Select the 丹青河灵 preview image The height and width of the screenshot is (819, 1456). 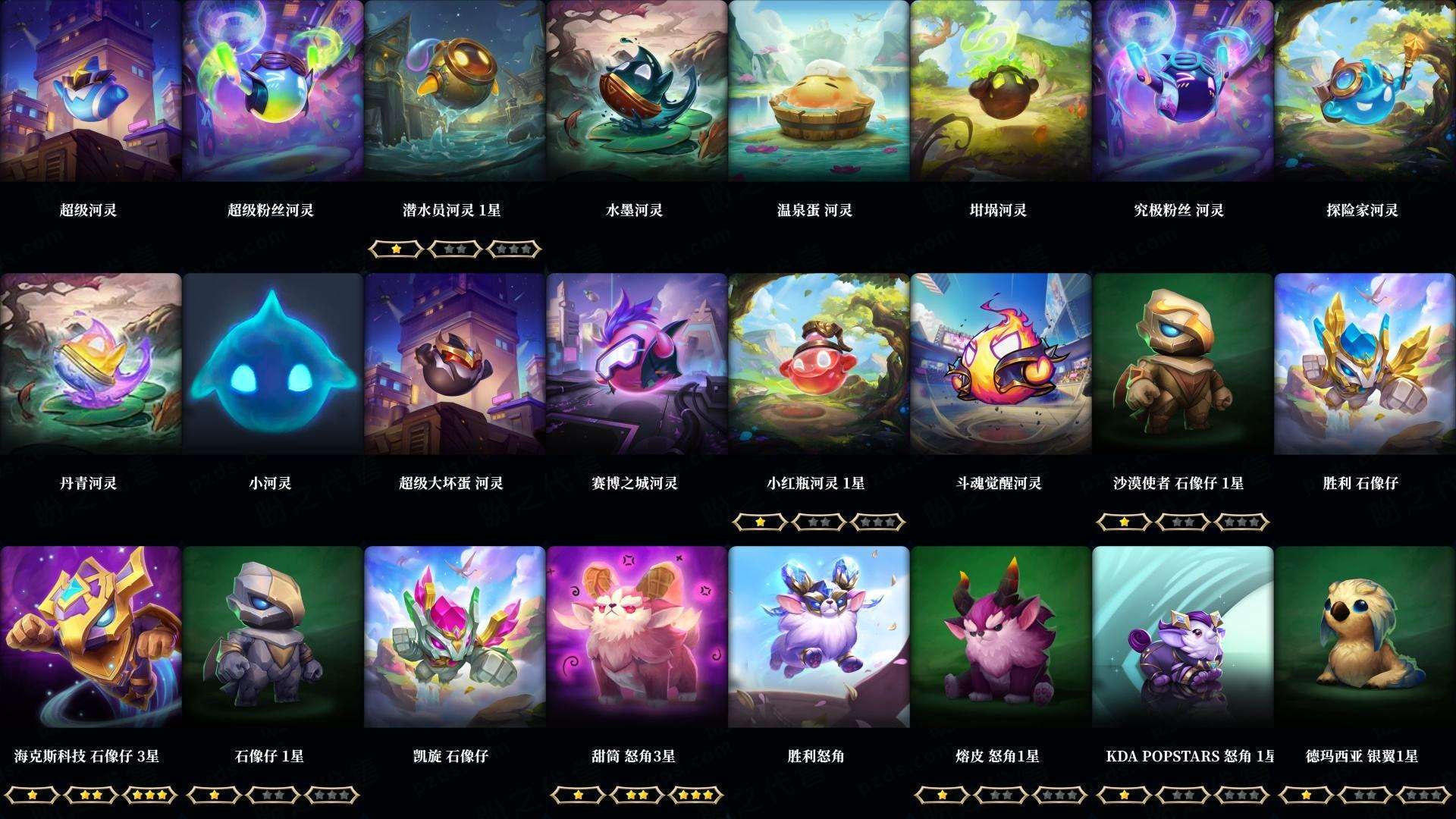click(x=87, y=368)
